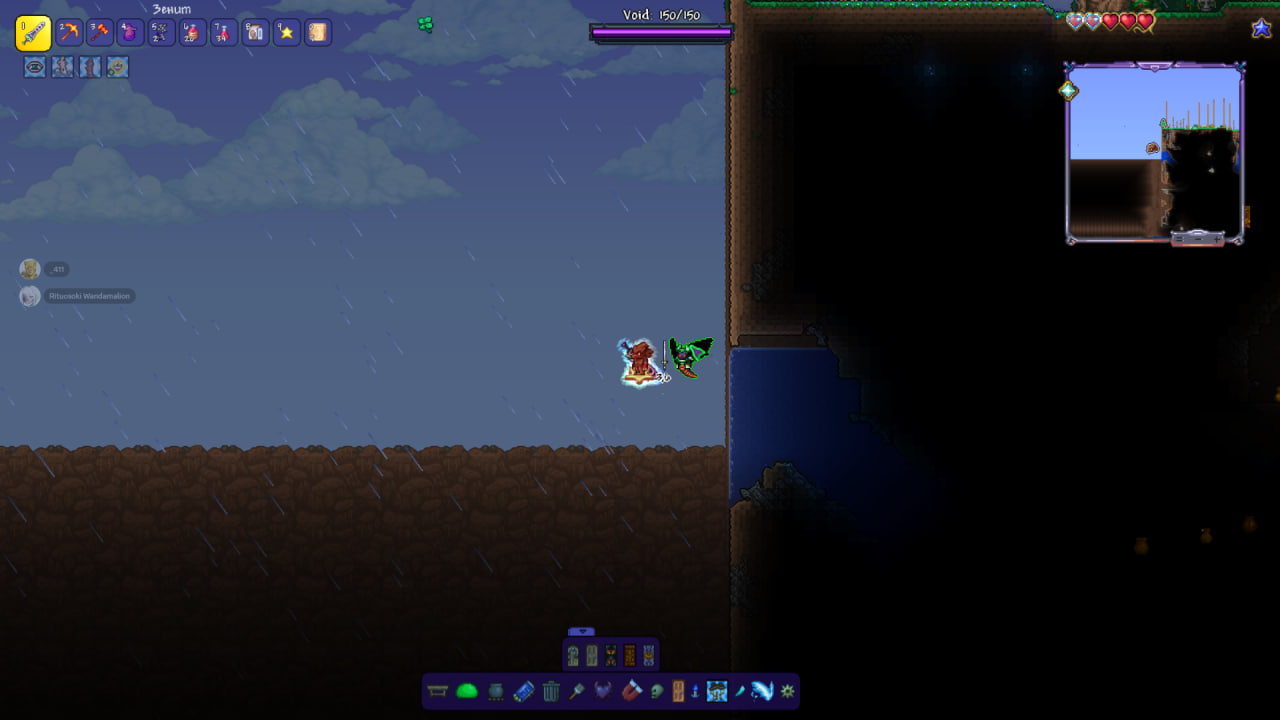Viewport: 1280px width, 720px height.
Task: Zoom in the minimap with plus button
Action: coord(1216,239)
